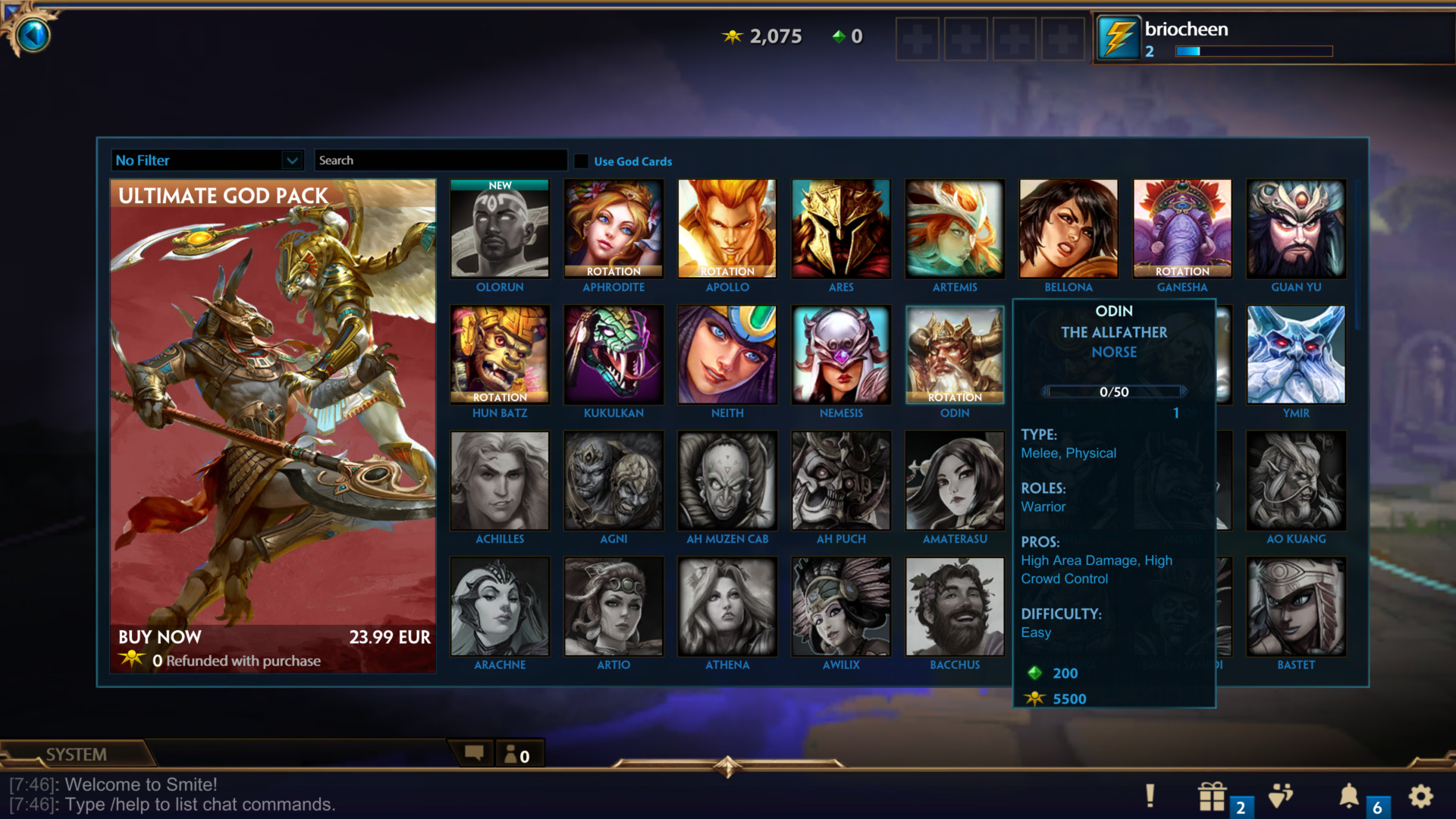The image size is (1456, 819).
Task: Click the Search input field
Action: click(x=441, y=160)
